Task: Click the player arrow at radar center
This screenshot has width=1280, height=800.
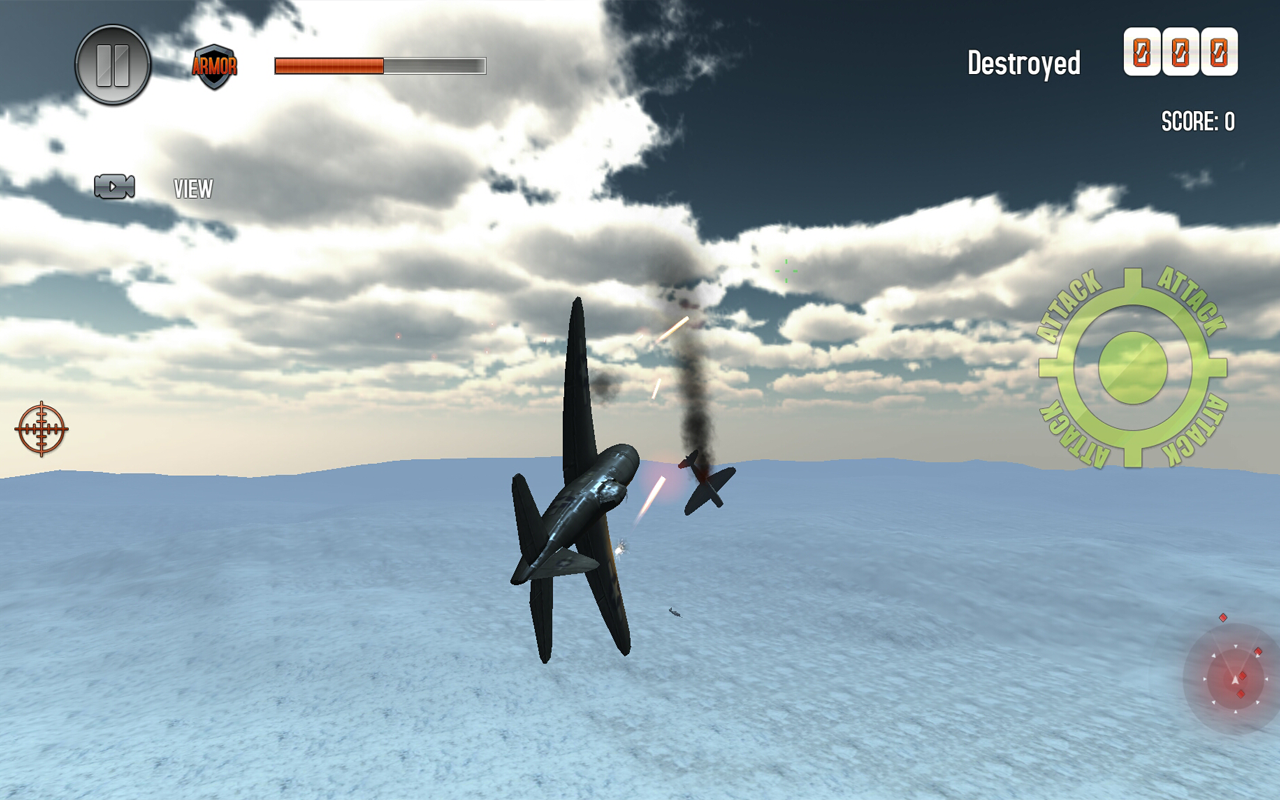Action: pos(1236,679)
